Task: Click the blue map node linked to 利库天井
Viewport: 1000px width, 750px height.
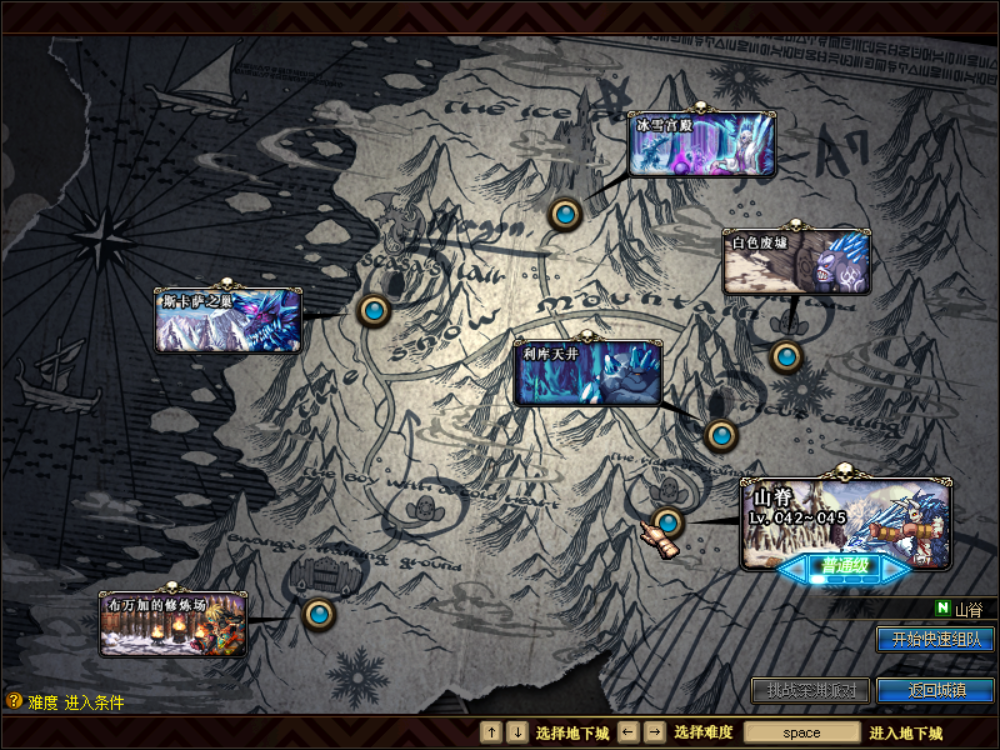Action: (721, 435)
